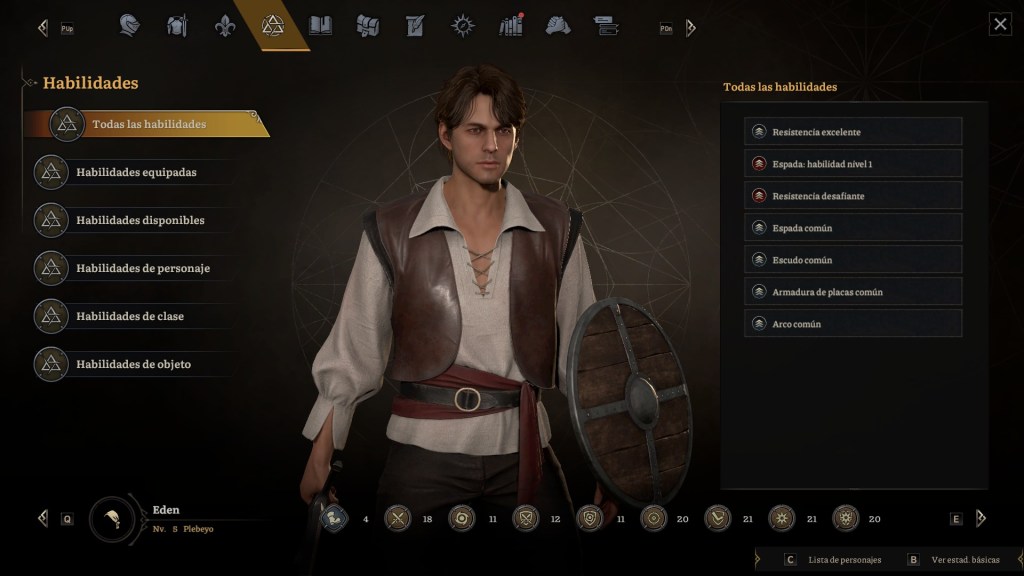1024x576 pixels.
Task: View 'Habilidades de objeto'
Action: (133, 364)
